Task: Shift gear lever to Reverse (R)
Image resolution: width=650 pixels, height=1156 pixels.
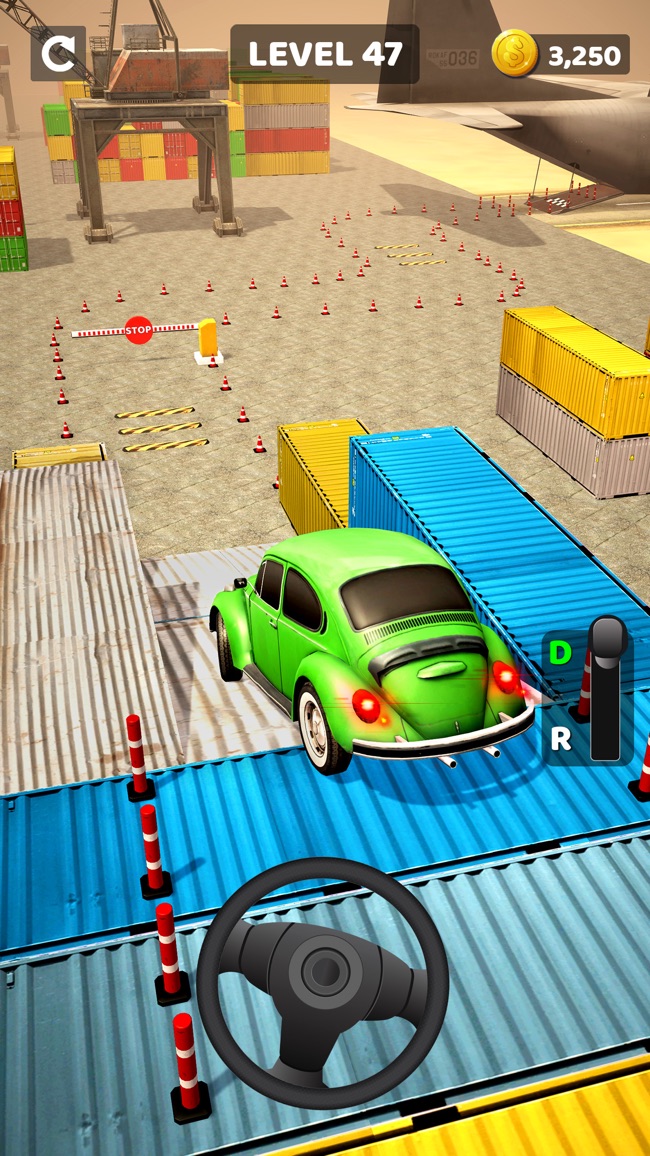Action: [x=561, y=738]
